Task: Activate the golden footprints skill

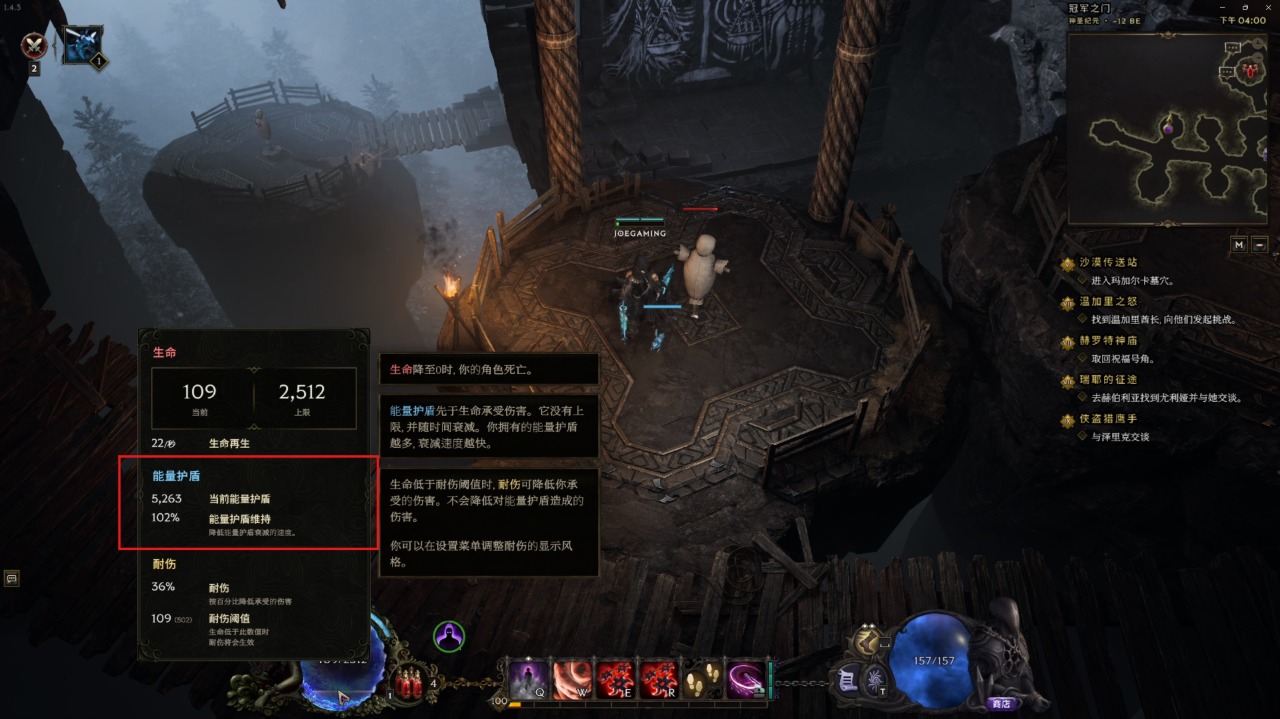Action: tap(702, 680)
